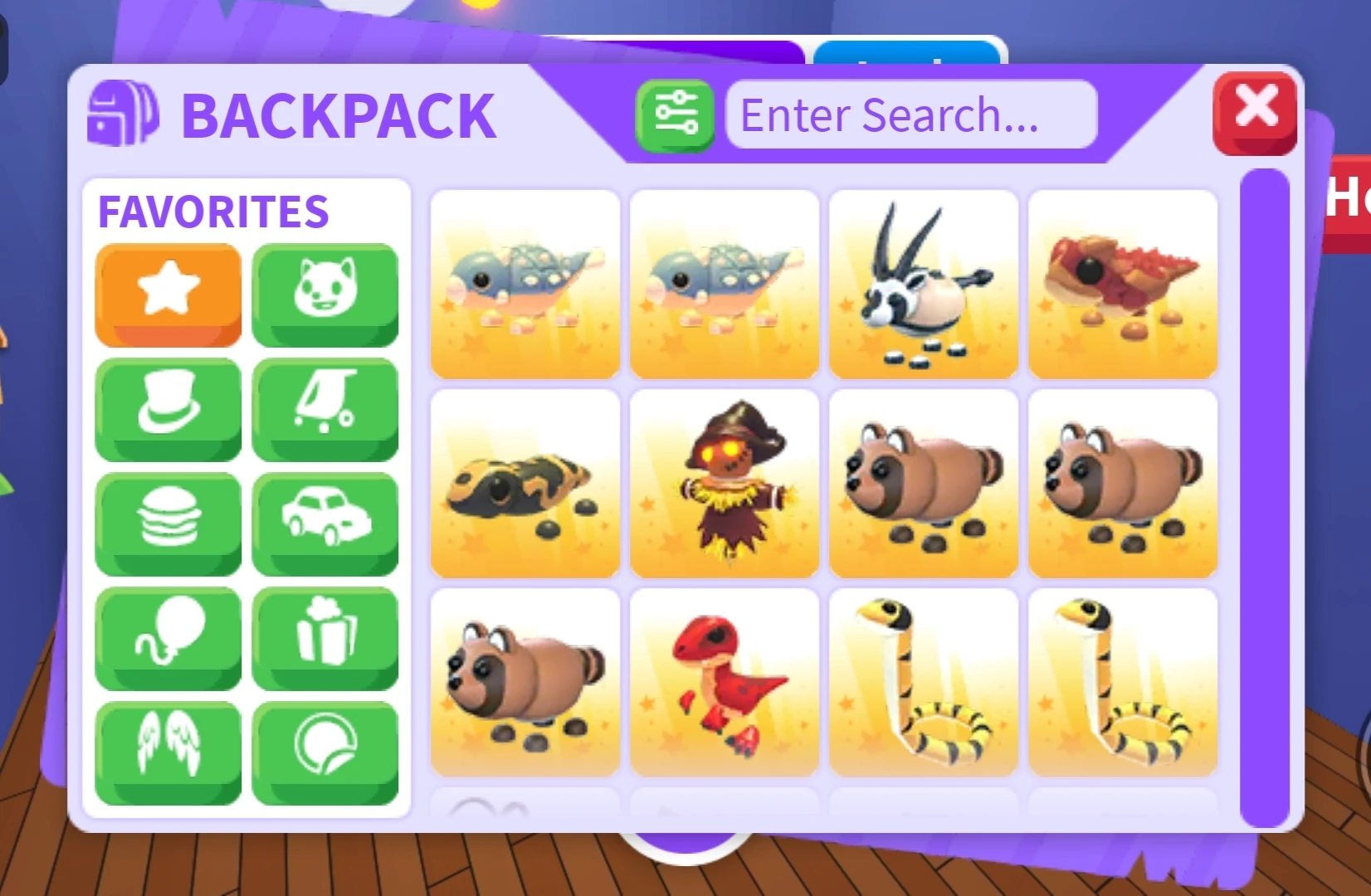
Task: Open the green search filter options
Action: coord(675,114)
